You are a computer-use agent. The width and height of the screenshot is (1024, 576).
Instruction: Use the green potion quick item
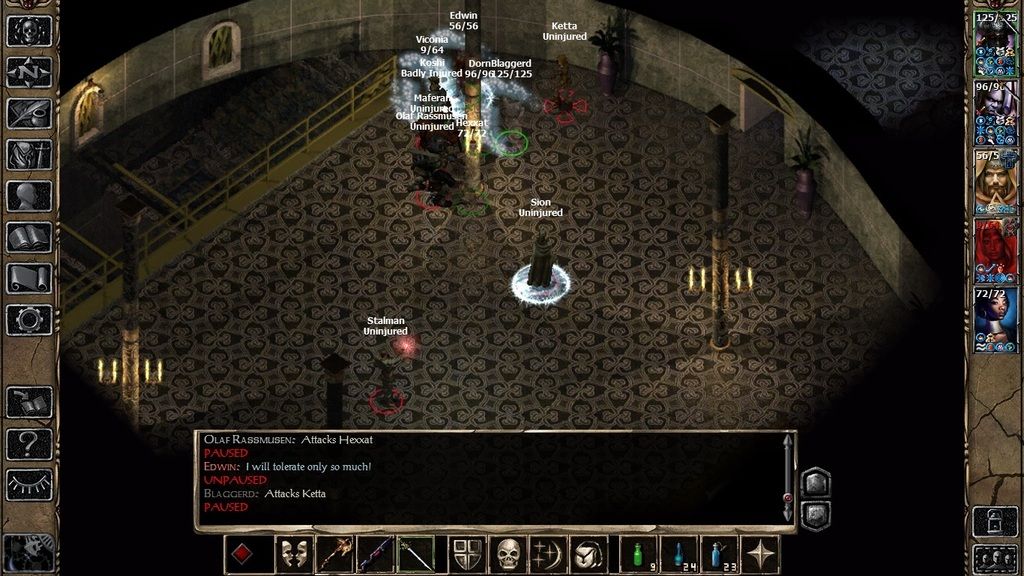pos(638,554)
